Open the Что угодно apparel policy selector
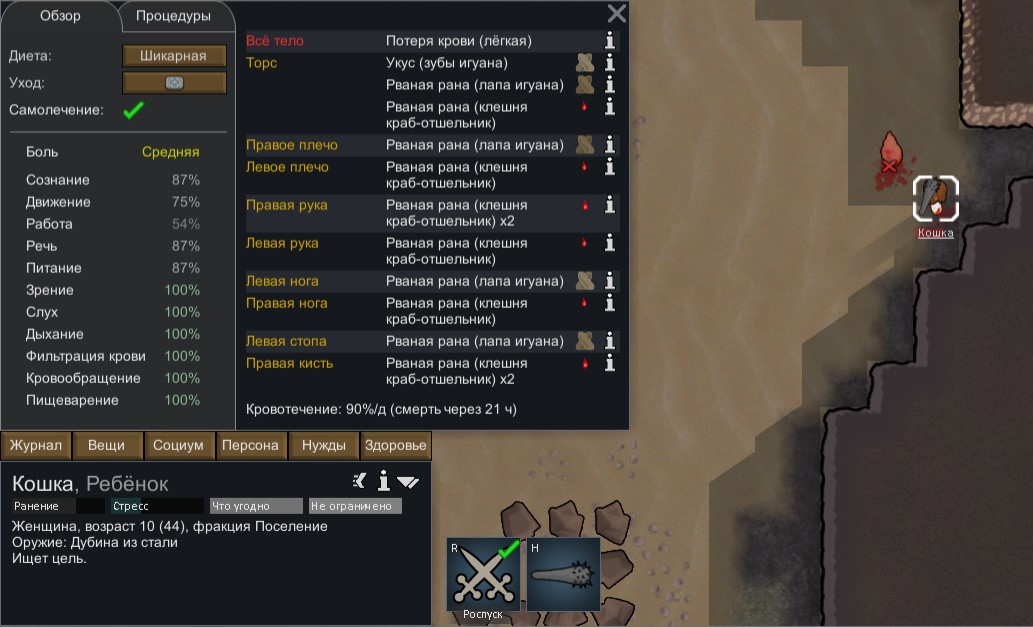 (x=256, y=506)
